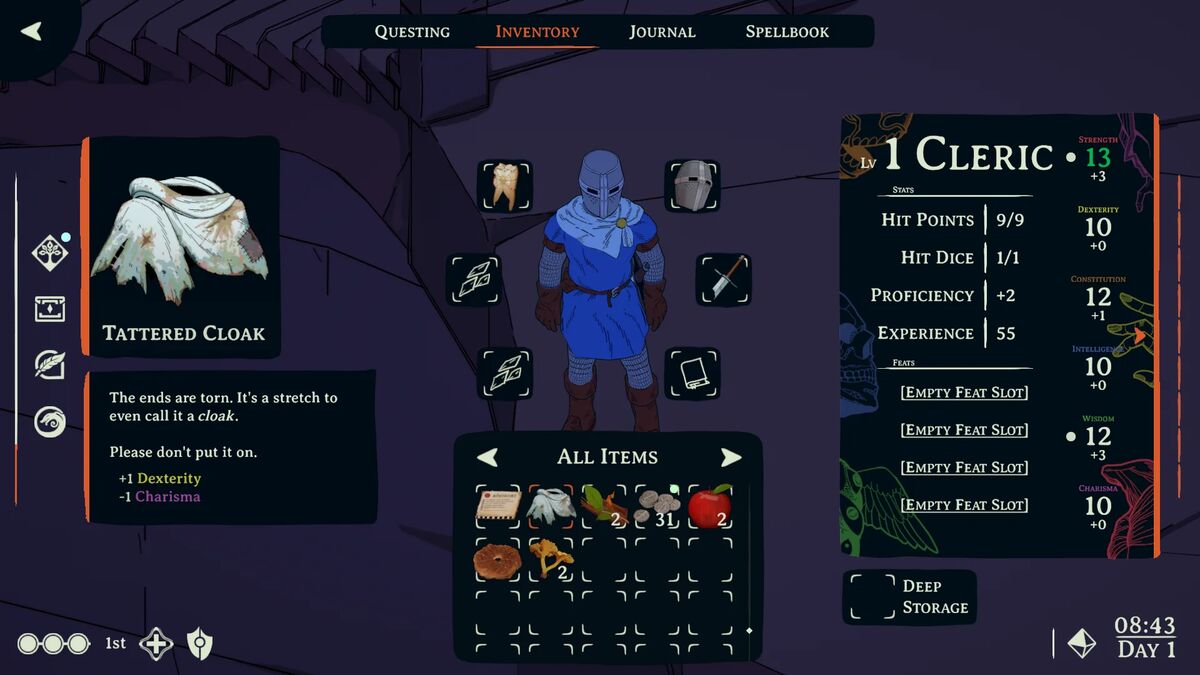Pick the yellow chanterelle mushroom stack

click(551, 558)
